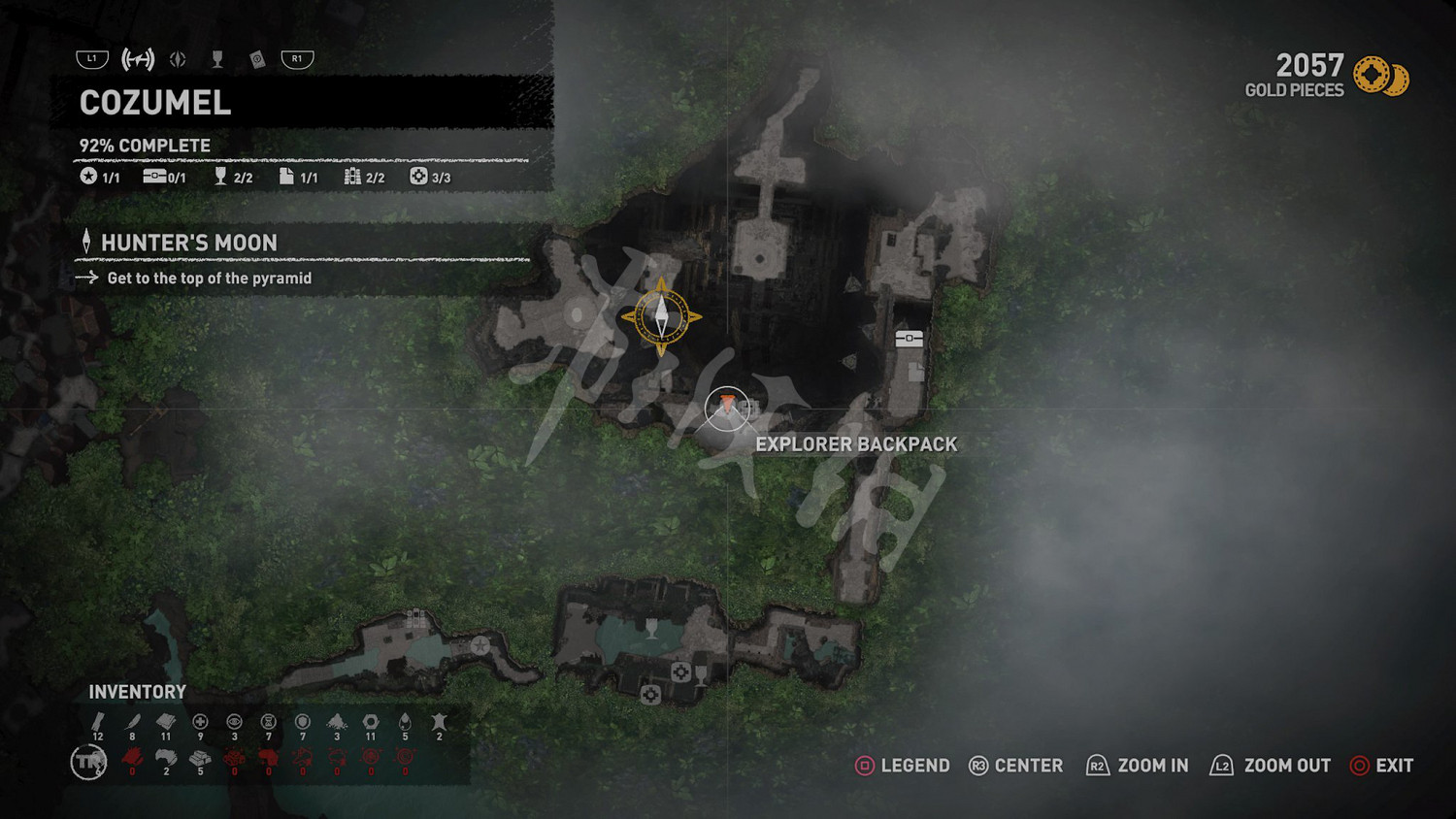Image resolution: width=1456 pixels, height=819 pixels.
Task: Select the gold compass objective marker
Action: coord(661,316)
